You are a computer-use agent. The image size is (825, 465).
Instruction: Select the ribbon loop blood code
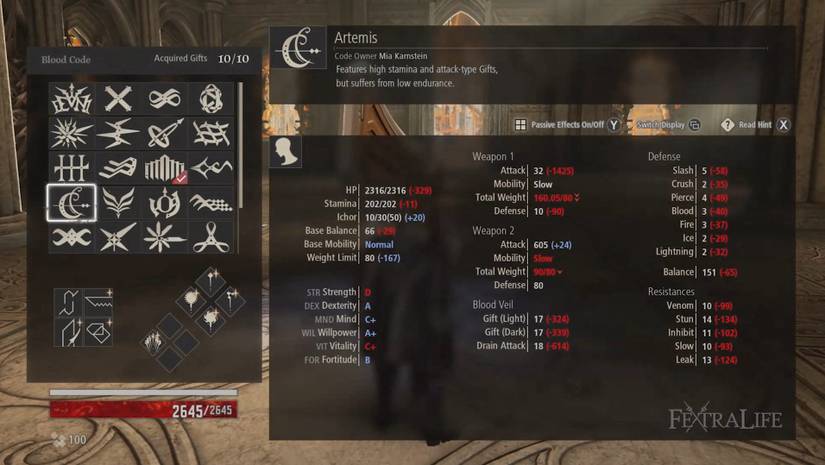click(210, 238)
